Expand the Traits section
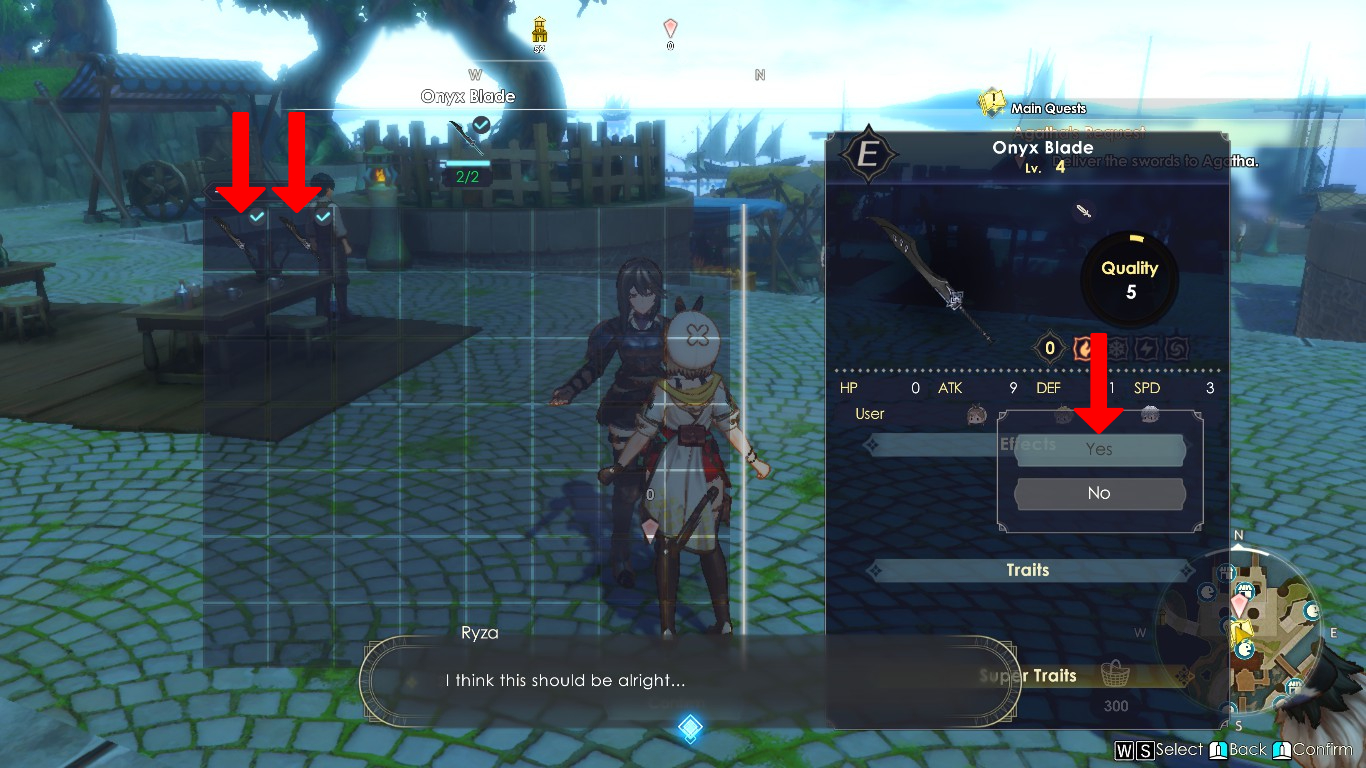 [1030, 570]
